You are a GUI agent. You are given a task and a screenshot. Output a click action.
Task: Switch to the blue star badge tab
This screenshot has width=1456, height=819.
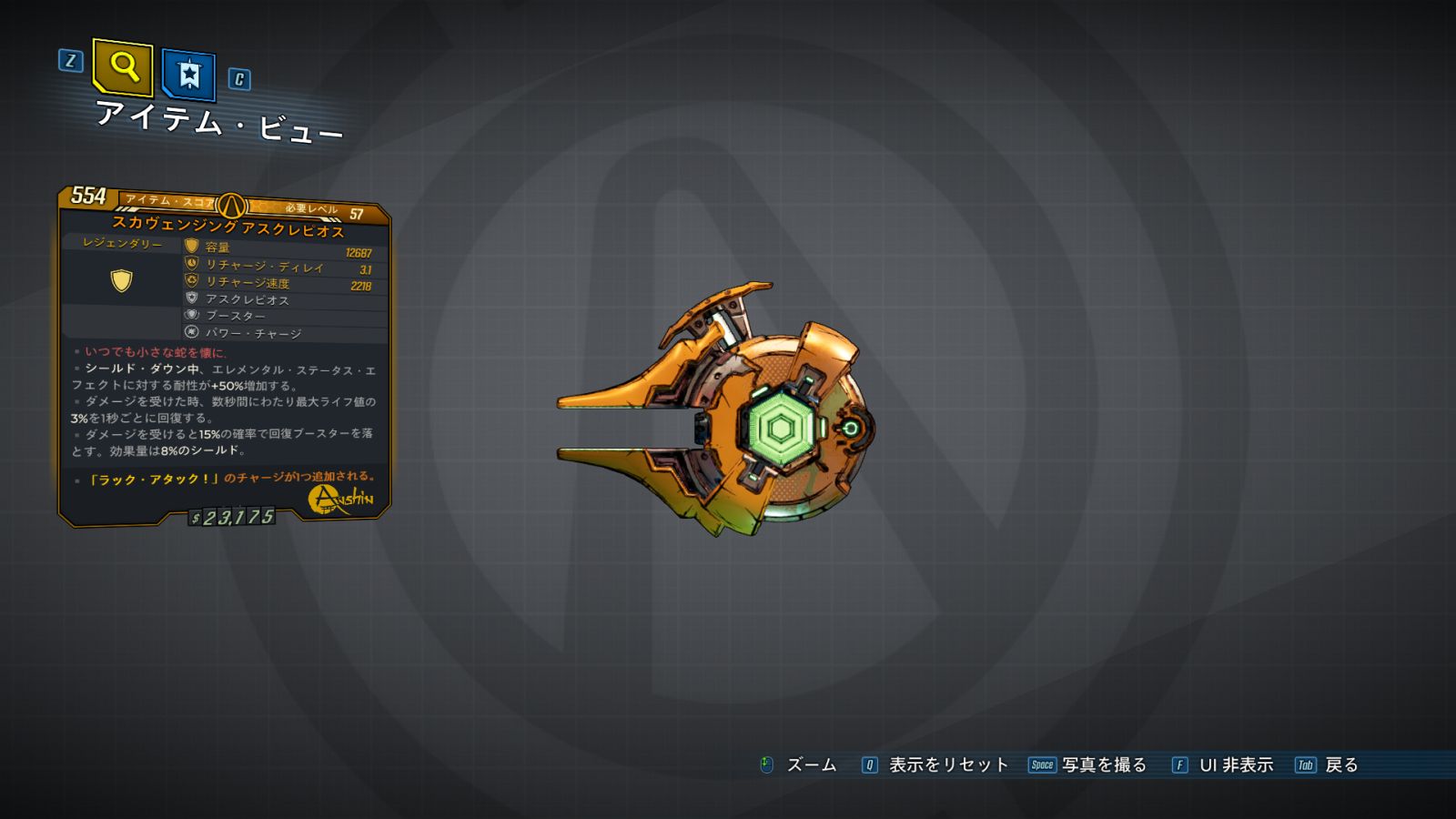coord(188,75)
